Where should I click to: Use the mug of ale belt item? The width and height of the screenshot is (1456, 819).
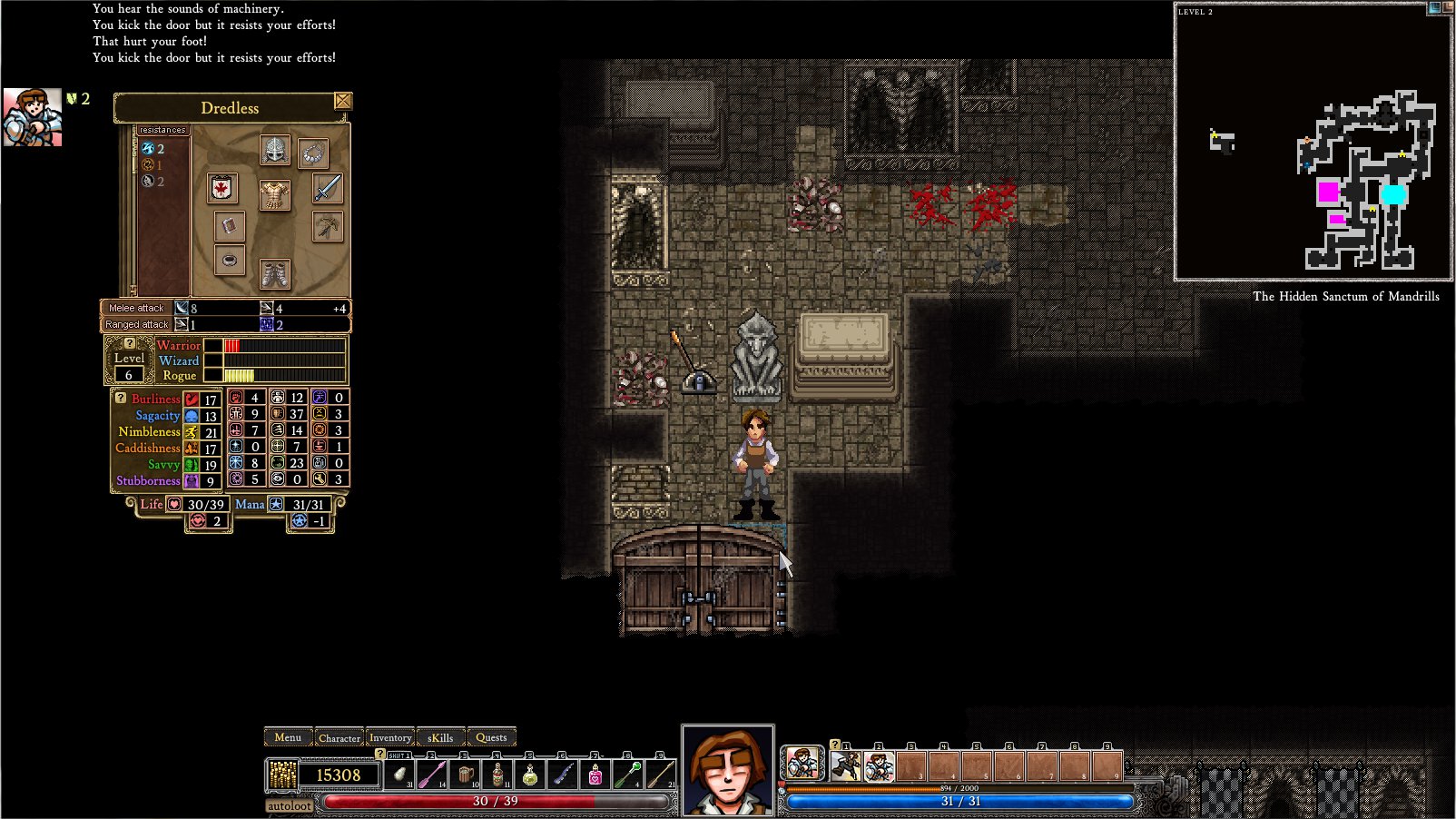coord(466,775)
